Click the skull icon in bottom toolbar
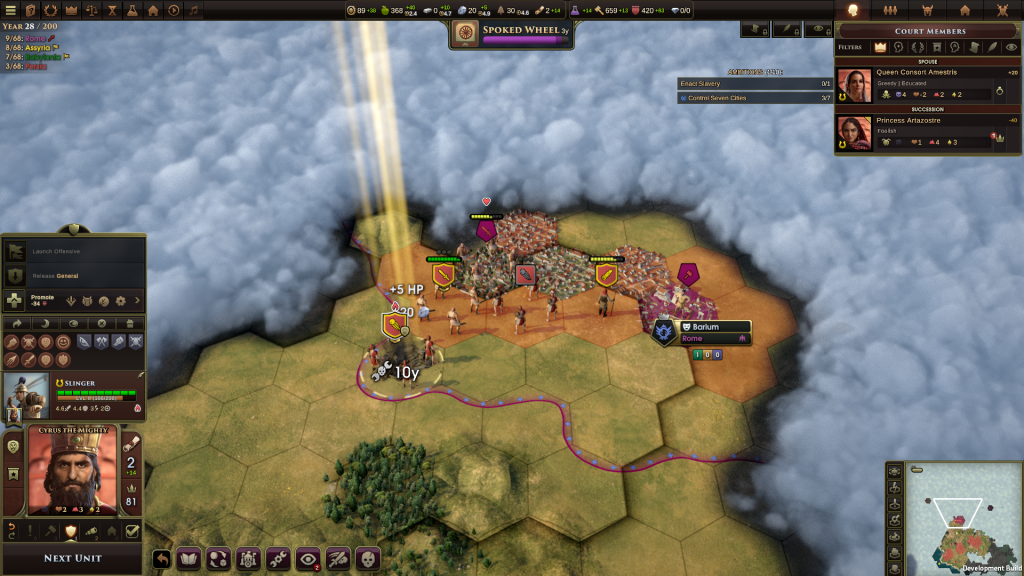 click(366, 558)
